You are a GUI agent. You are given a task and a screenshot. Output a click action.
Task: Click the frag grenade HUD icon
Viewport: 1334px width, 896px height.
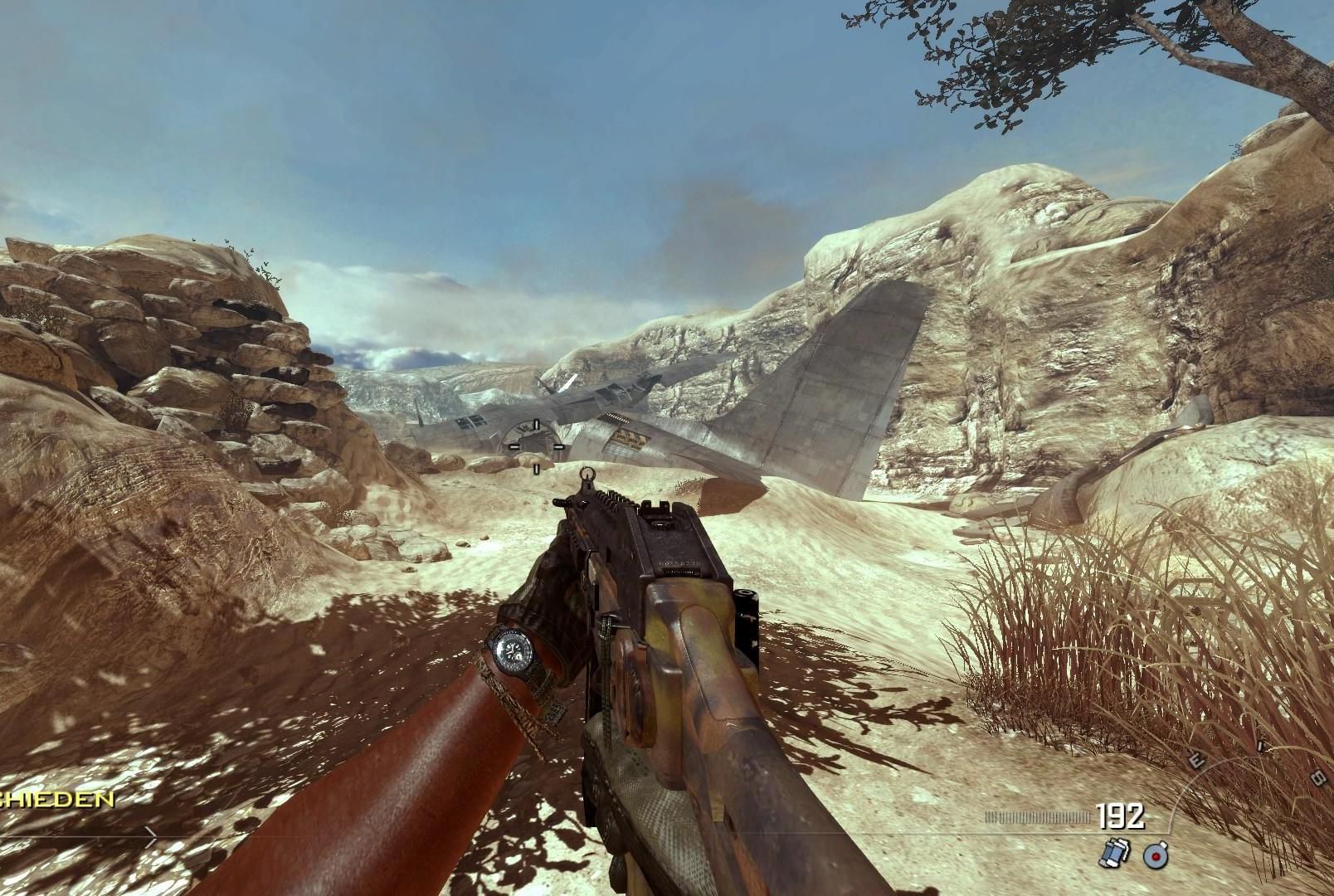[x=1115, y=853]
